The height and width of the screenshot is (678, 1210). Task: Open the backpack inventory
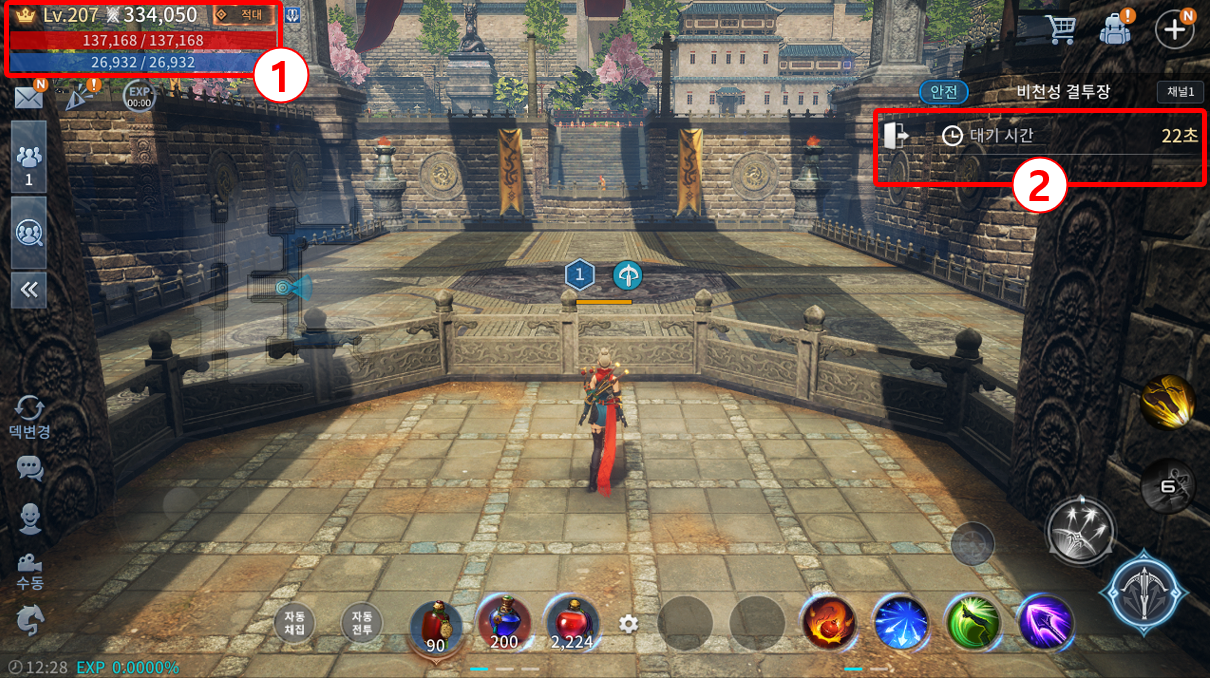[1114, 28]
